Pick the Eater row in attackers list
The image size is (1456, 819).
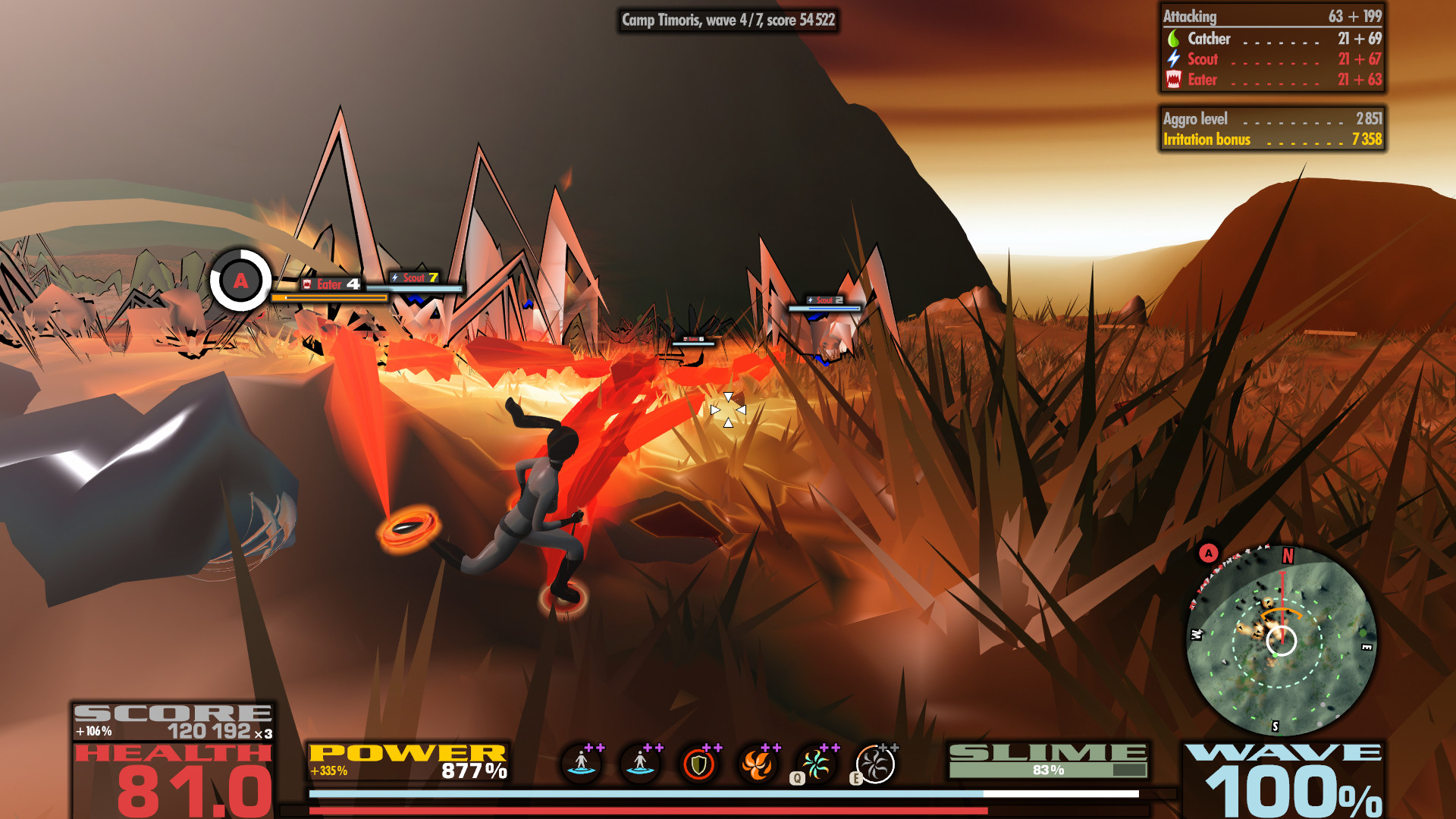click(x=1272, y=80)
